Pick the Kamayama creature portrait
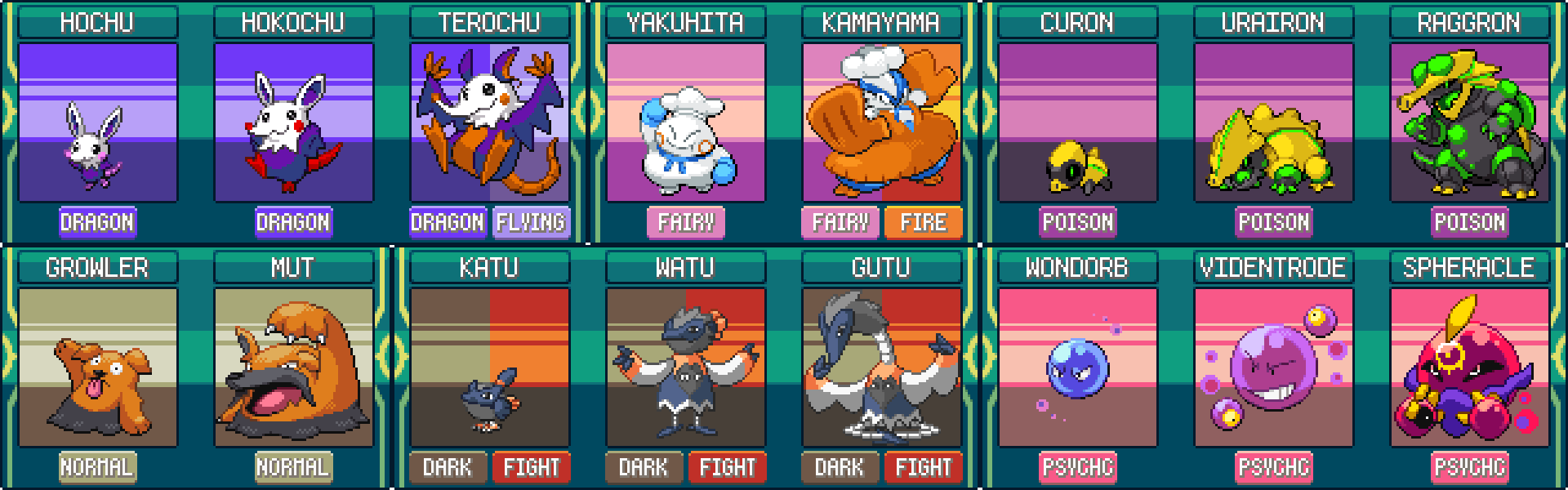 [x=881, y=122]
